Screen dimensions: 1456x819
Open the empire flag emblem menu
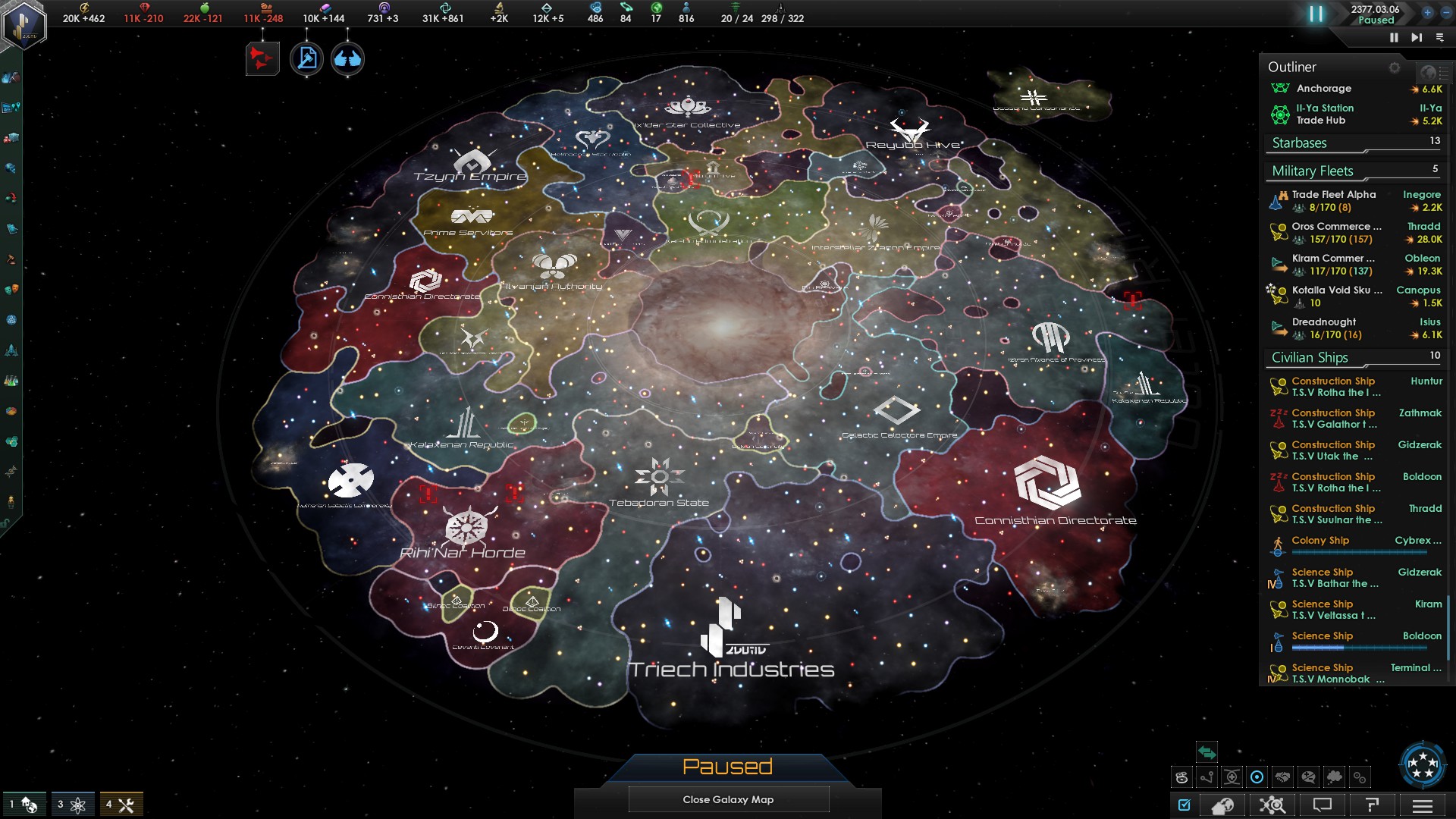25,24
